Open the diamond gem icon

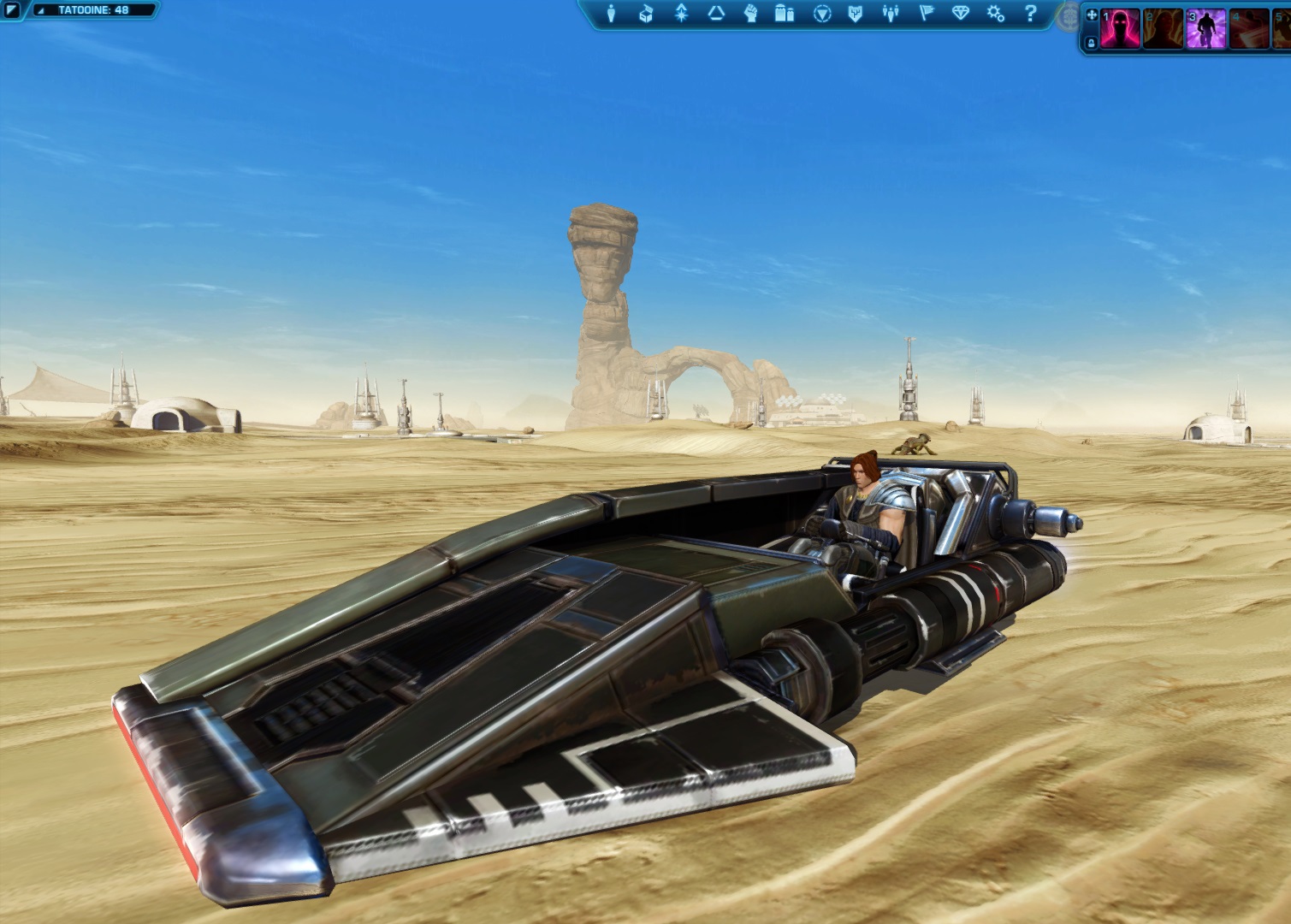[961, 14]
